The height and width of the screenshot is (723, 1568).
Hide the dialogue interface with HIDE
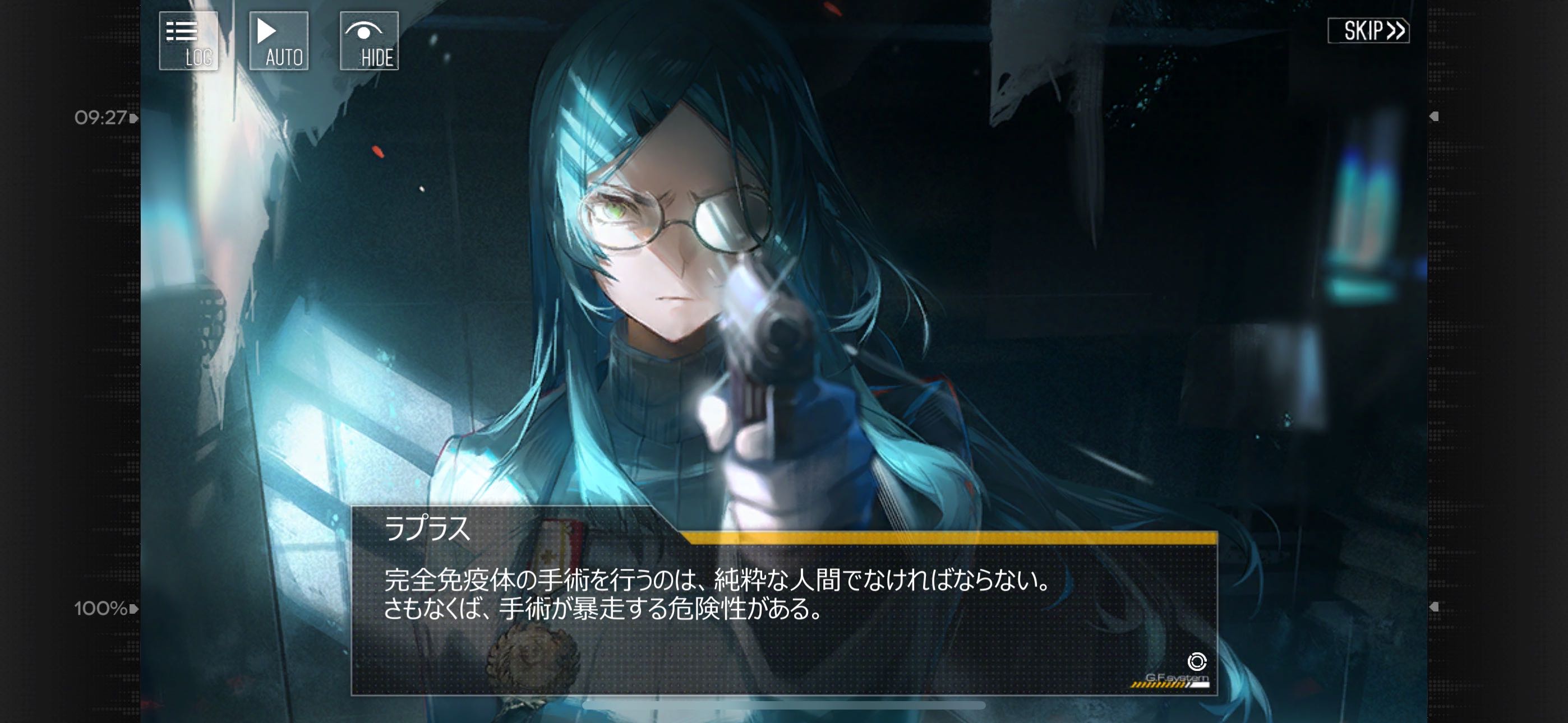369,41
